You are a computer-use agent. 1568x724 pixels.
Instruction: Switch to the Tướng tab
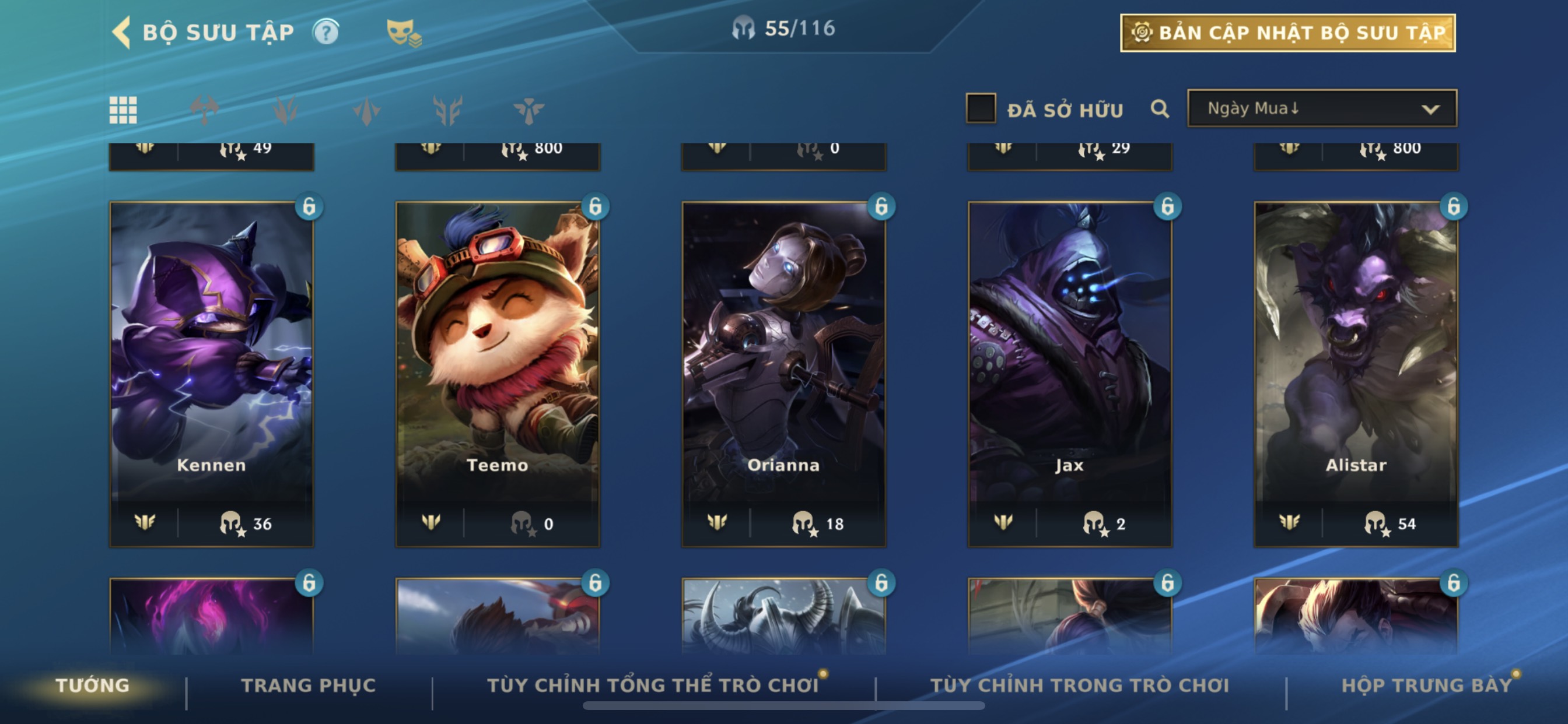pyautogui.click(x=93, y=686)
